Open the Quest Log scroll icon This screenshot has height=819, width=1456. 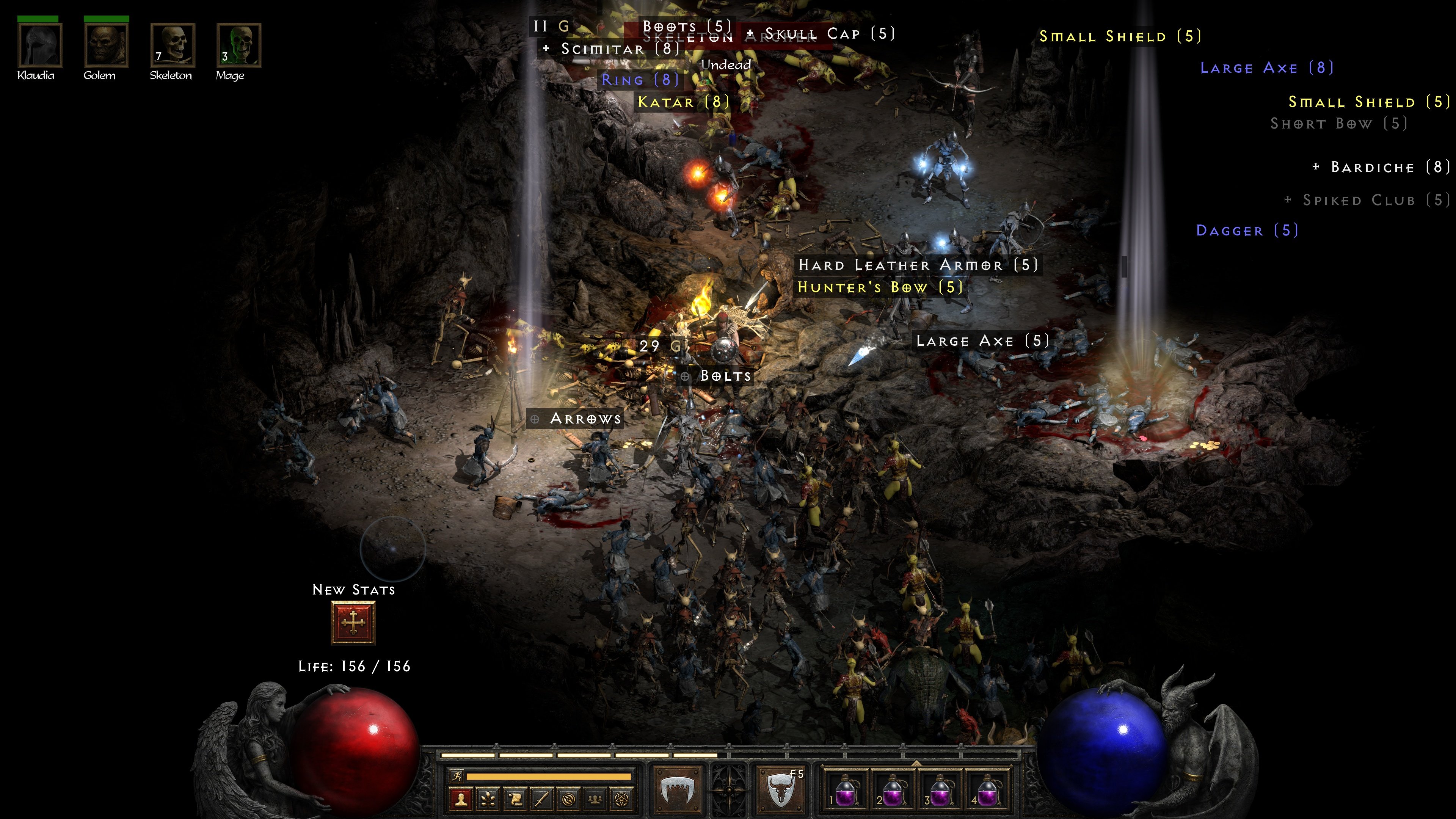[515, 800]
